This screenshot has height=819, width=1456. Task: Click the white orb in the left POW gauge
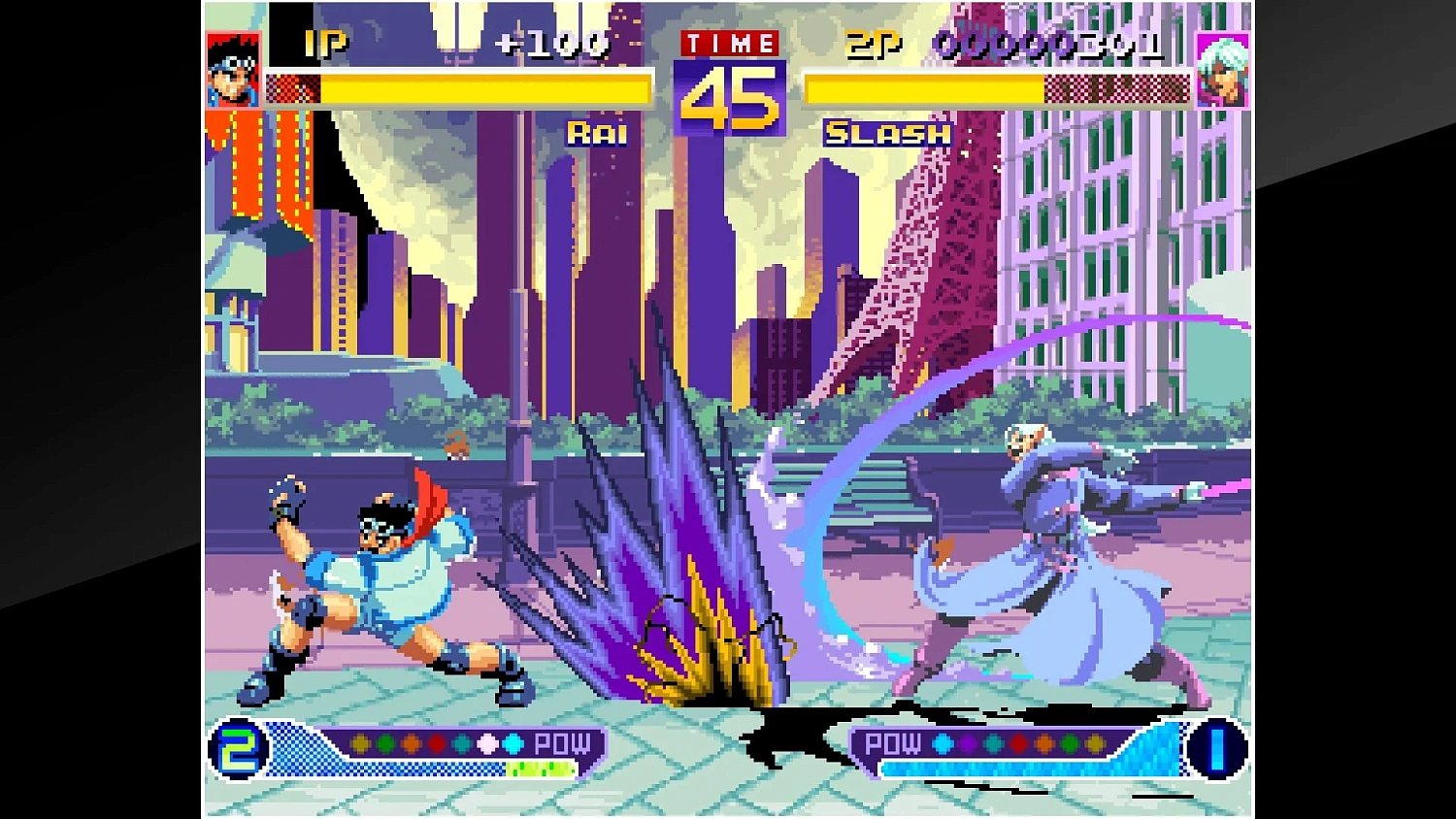coord(486,744)
